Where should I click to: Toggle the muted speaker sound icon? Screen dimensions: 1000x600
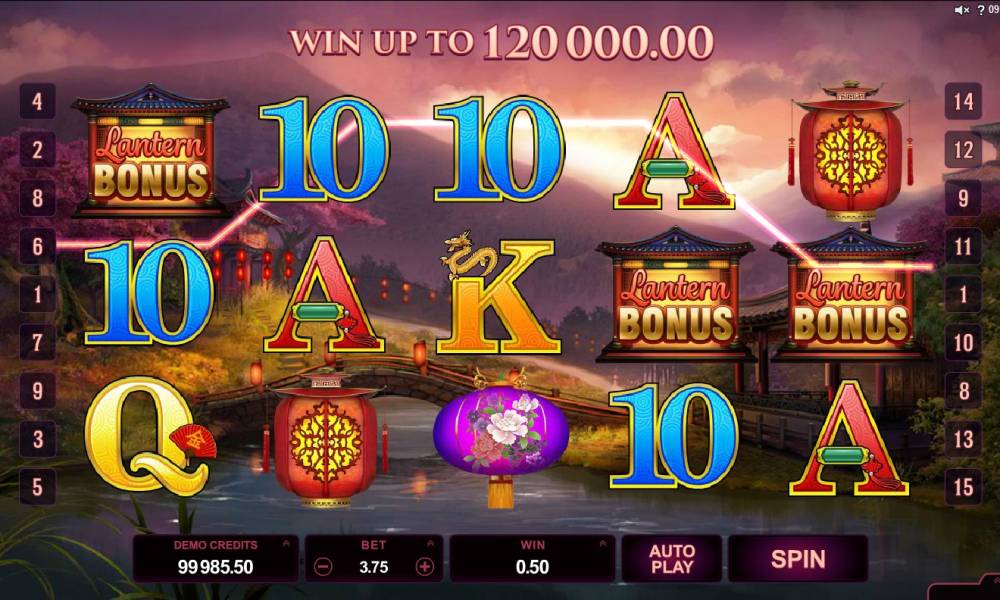[x=961, y=10]
